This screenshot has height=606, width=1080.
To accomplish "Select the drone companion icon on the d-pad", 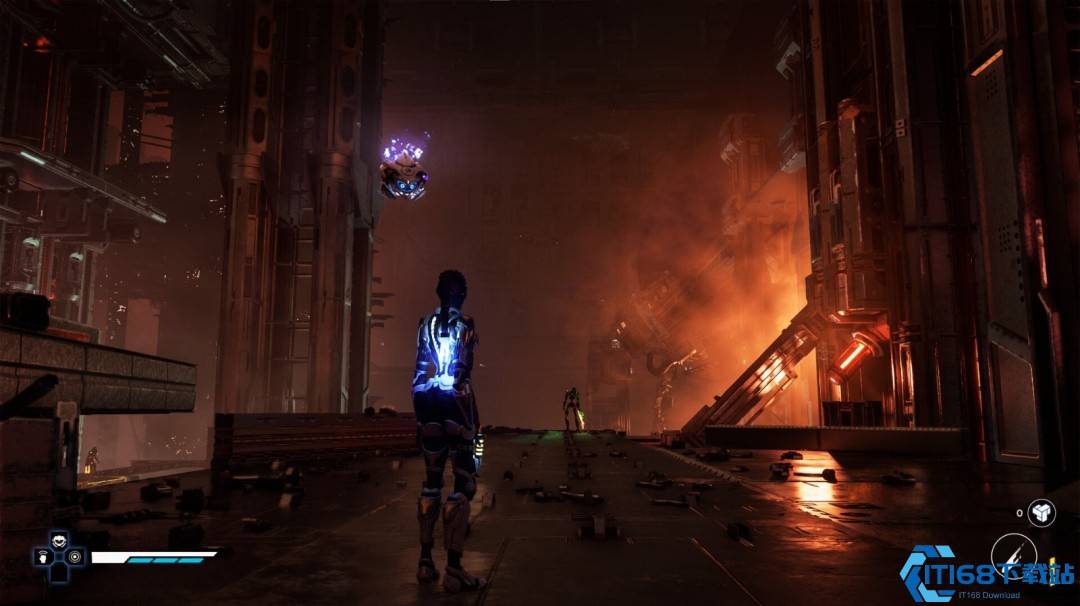I will 59,540.
